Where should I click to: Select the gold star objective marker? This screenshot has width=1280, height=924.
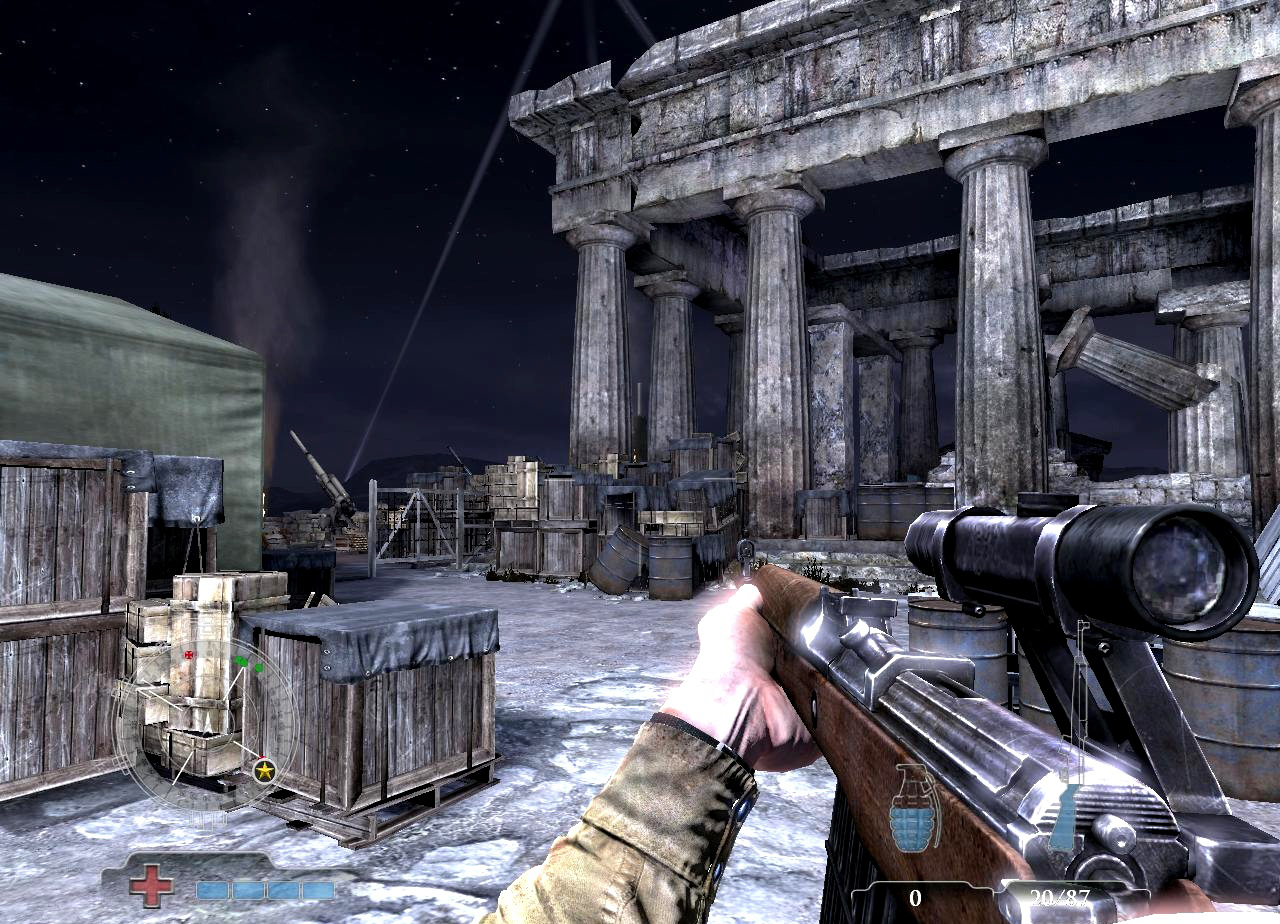[265, 770]
